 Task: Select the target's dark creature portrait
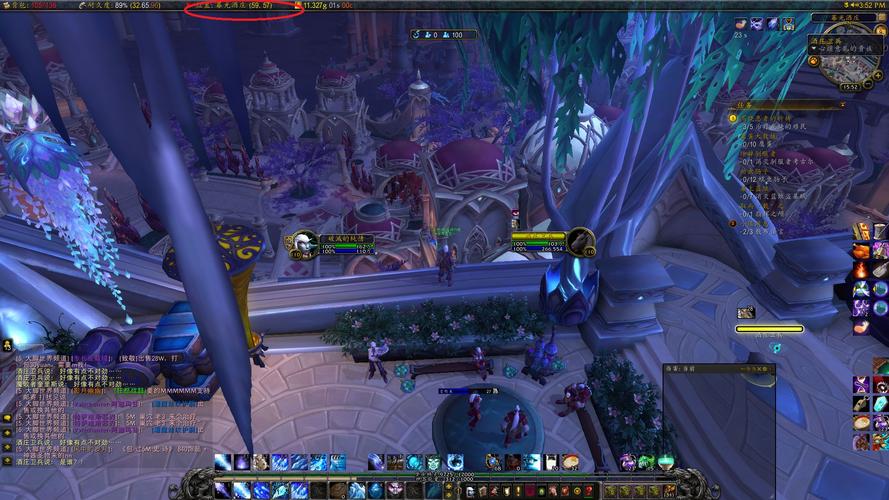581,242
